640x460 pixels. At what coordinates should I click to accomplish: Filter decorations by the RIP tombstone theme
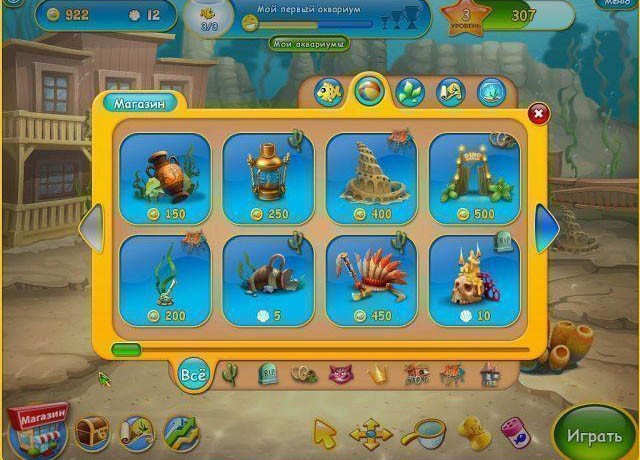(x=267, y=375)
